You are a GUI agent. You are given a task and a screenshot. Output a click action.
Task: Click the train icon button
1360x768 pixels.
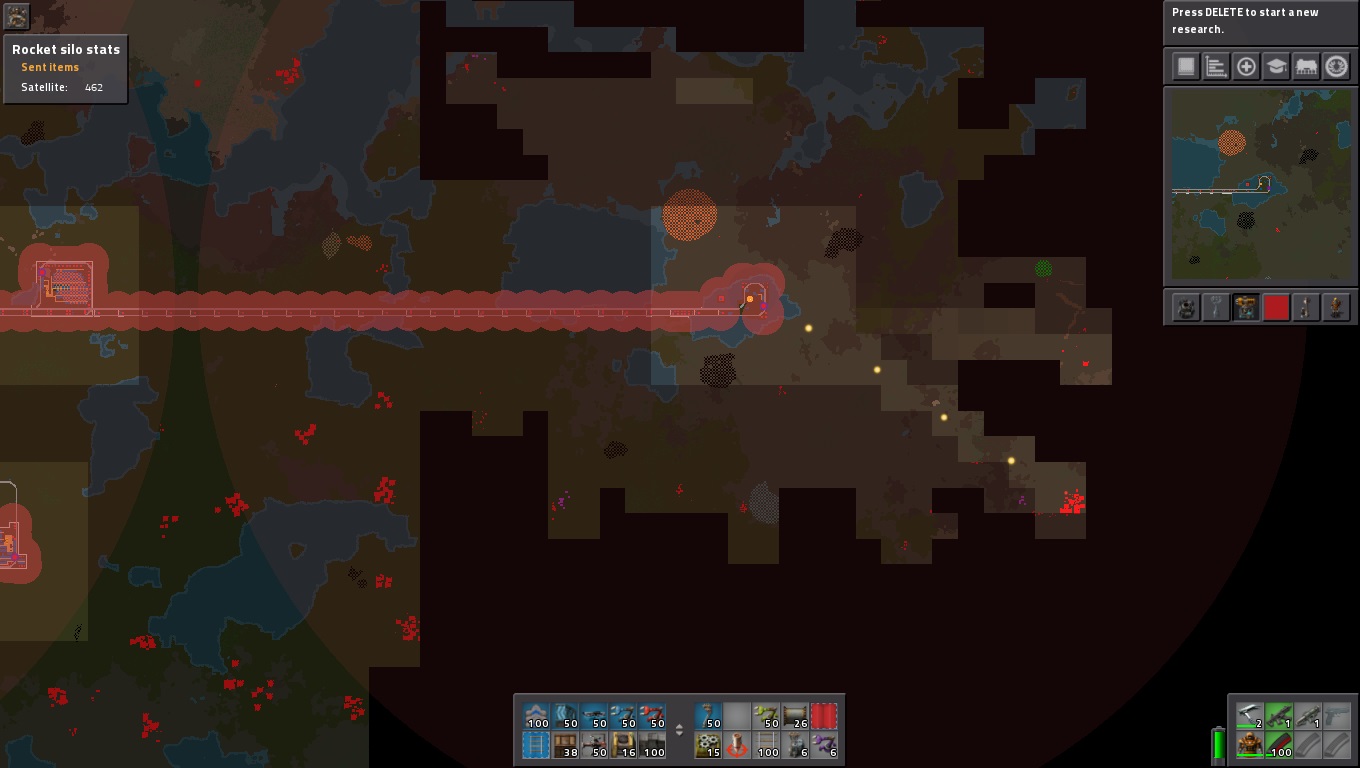(1306, 67)
